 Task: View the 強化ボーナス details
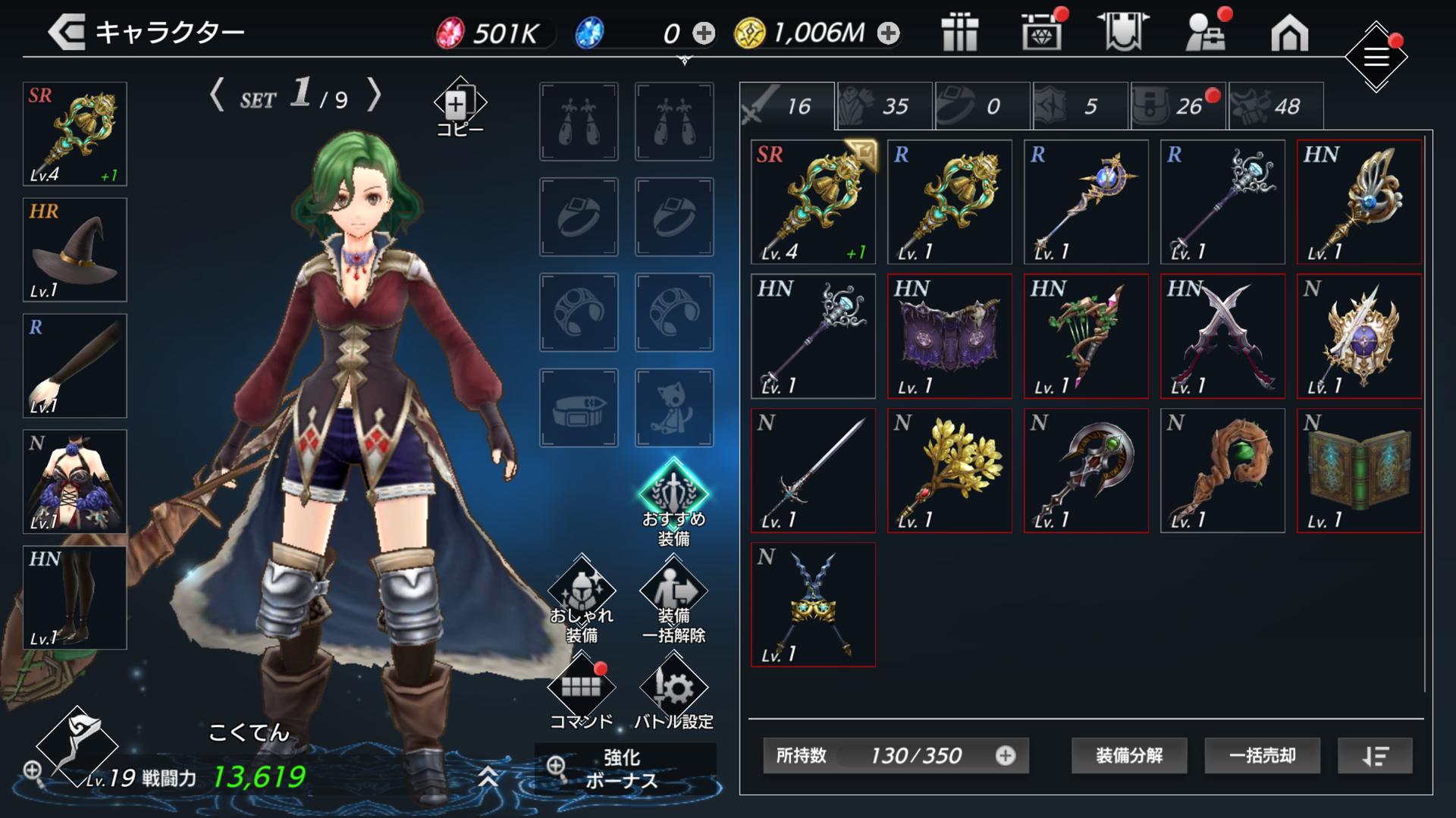pos(623,769)
